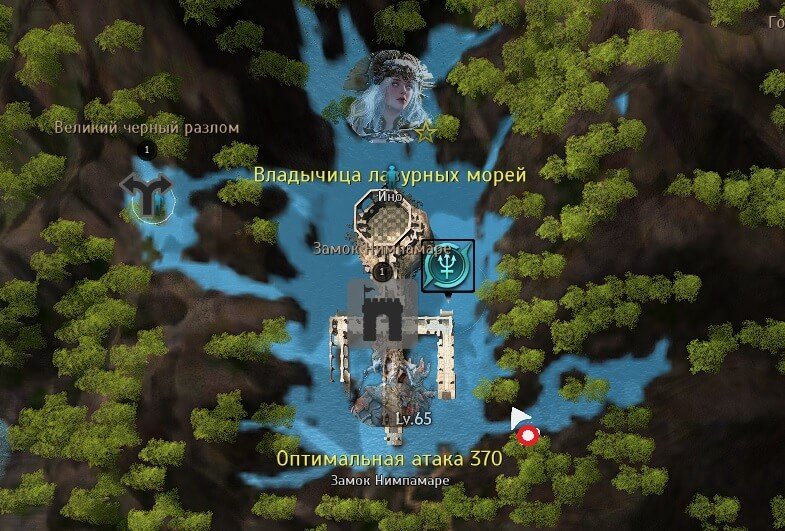Open the gray castle icon for Замок Нимпамаре
Viewport: 785px width, 531px height.
click(x=380, y=313)
